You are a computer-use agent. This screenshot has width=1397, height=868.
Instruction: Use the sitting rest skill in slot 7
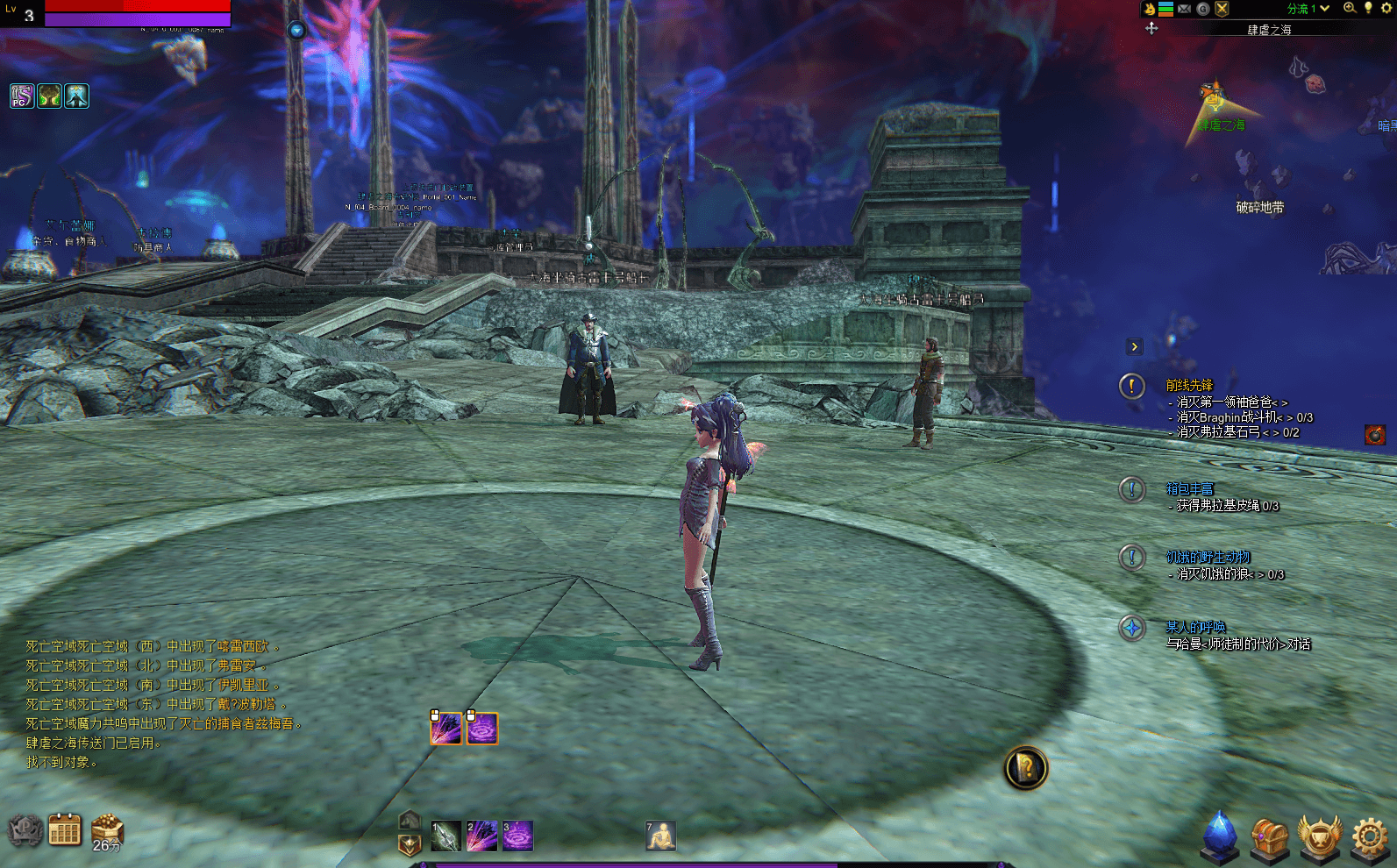(x=660, y=836)
